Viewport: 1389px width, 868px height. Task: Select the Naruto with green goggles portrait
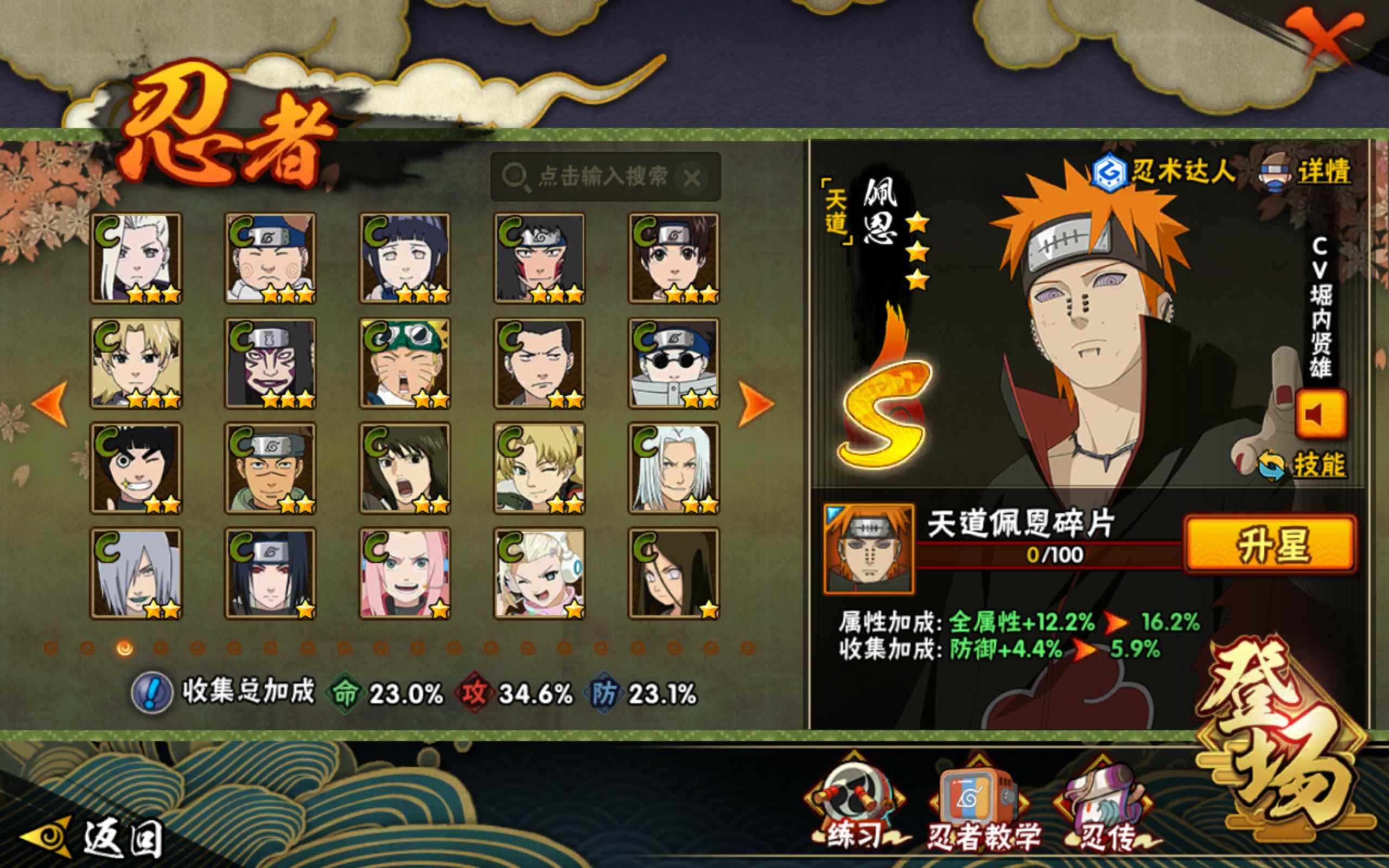click(405, 363)
